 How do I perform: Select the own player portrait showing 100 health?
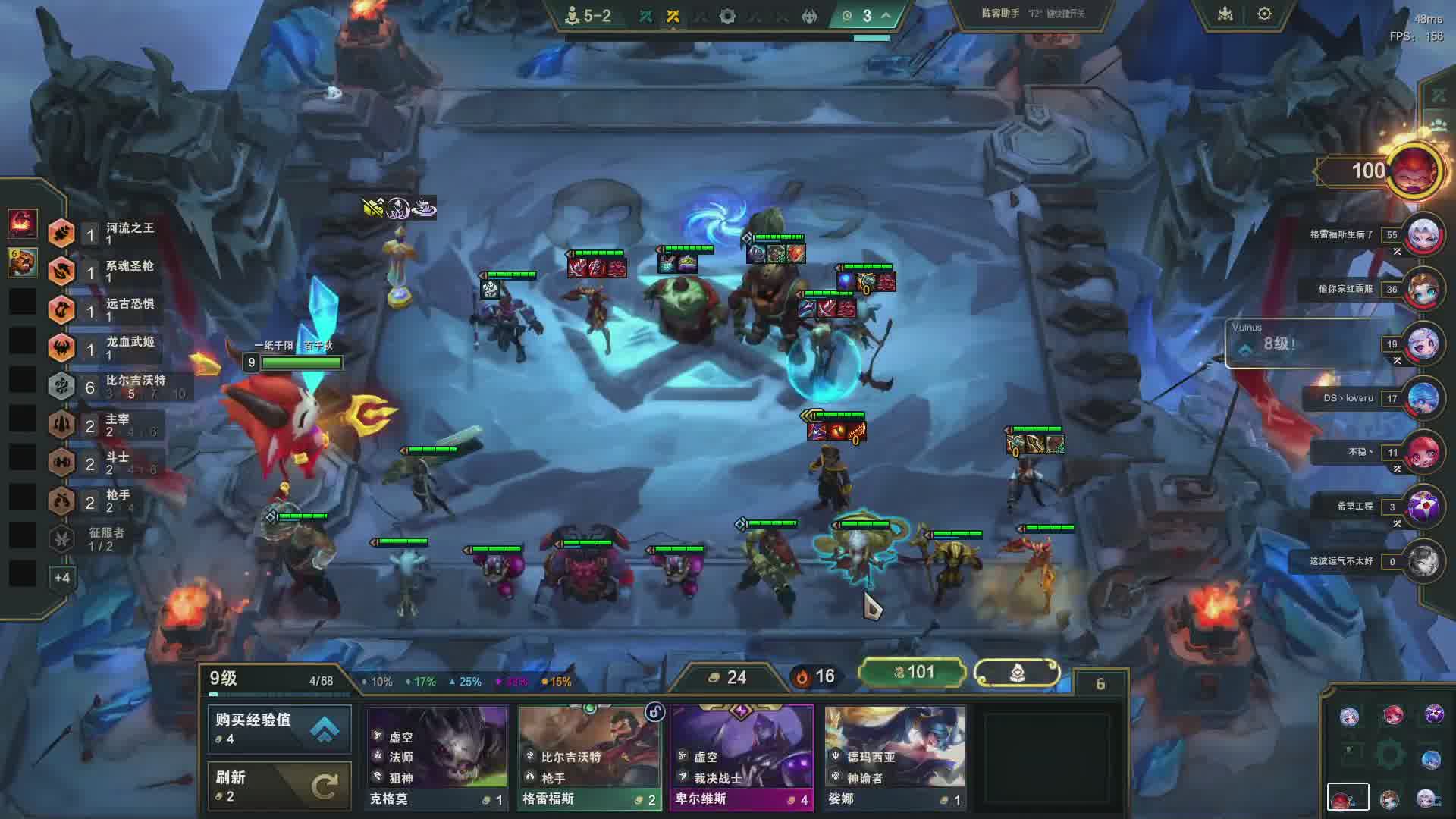pos(1413,171)
